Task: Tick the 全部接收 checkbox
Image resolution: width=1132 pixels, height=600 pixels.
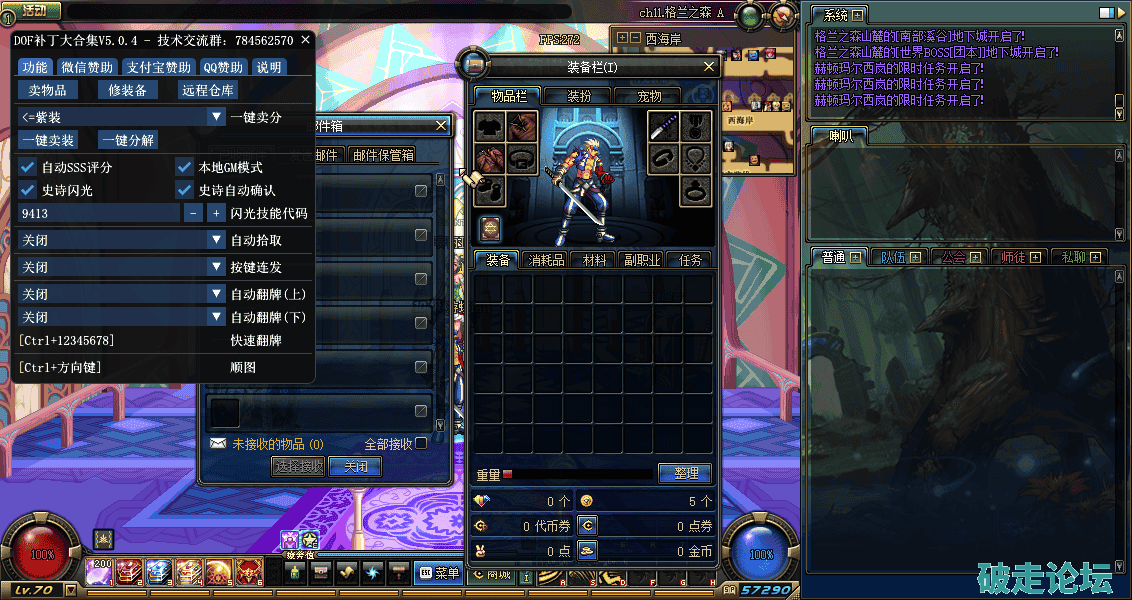Action: 421,443
